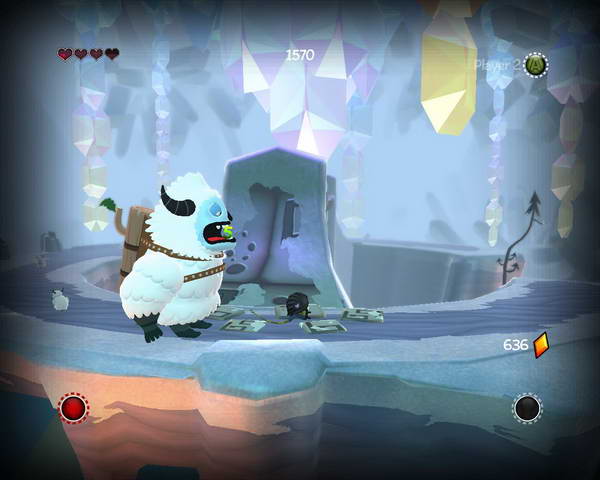Select the black orb ability icon
The width and height of the screenshot is (600, 480).
tap(527, 408)
